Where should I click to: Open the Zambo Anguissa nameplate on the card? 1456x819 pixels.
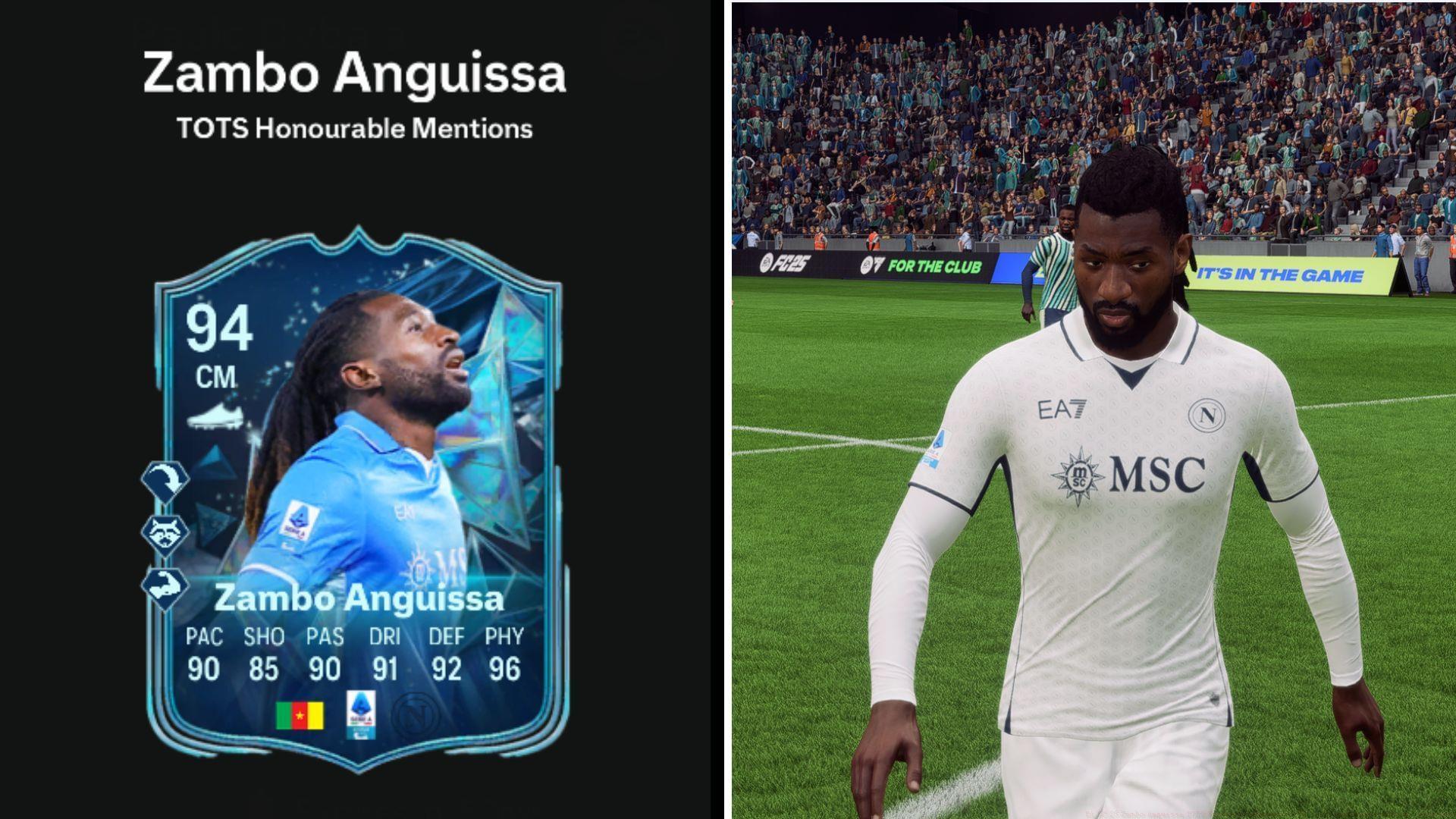[362, 599]
